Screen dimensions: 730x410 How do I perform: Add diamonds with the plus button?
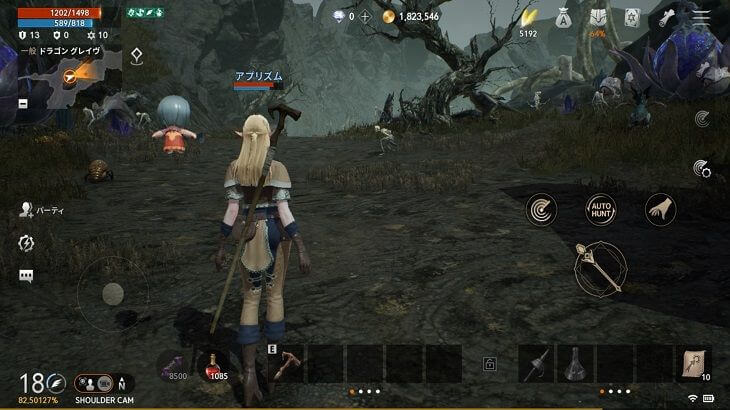(365, 16)
